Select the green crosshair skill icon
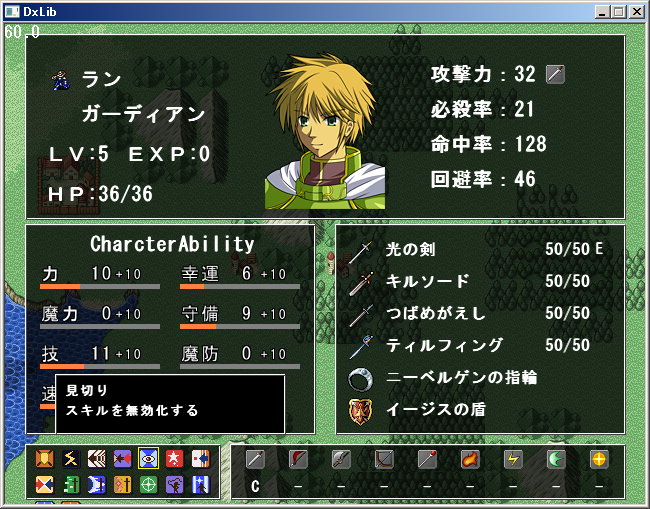 click(x=148, y=485)
